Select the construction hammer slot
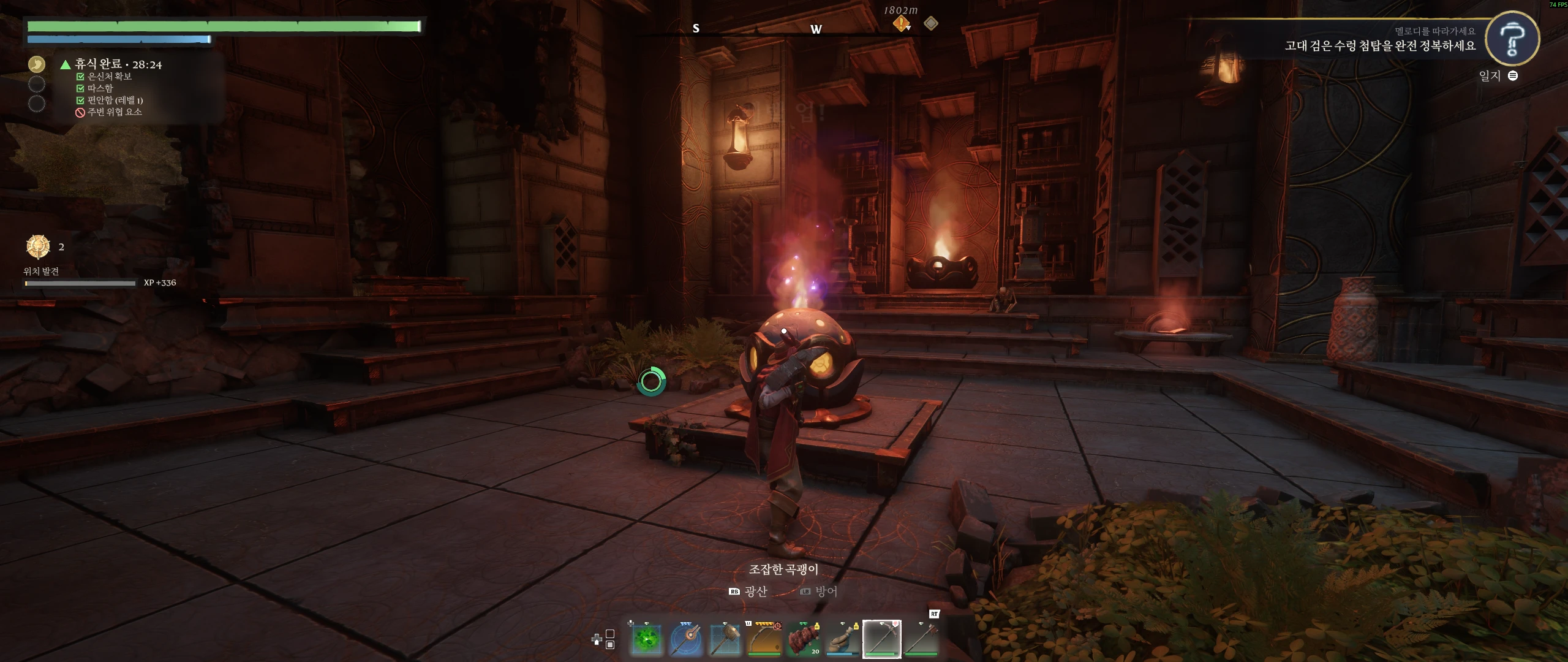Screen dimensions: 1568x662 tap(725, 639)
